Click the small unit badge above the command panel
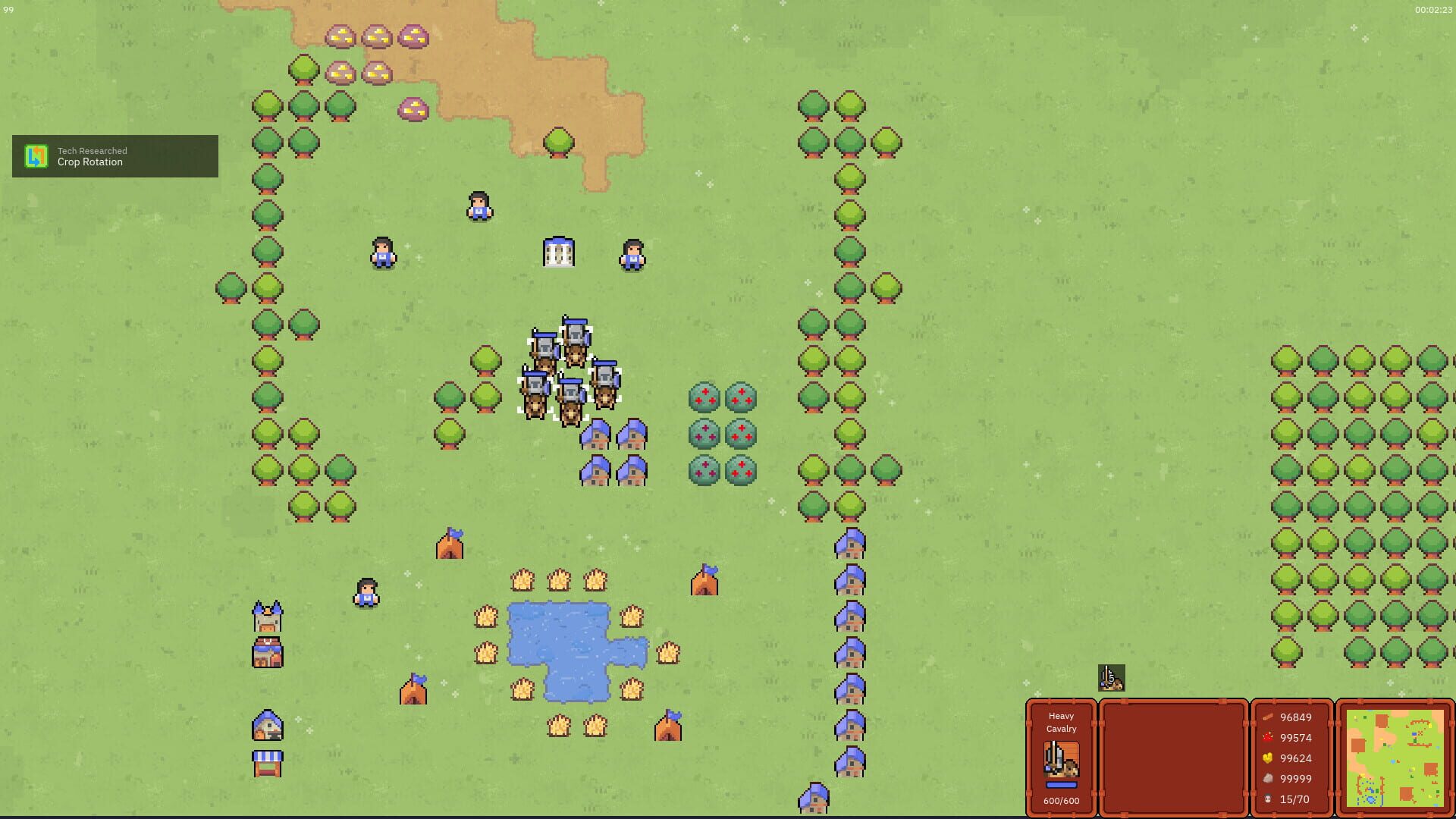 (1110, 678)
